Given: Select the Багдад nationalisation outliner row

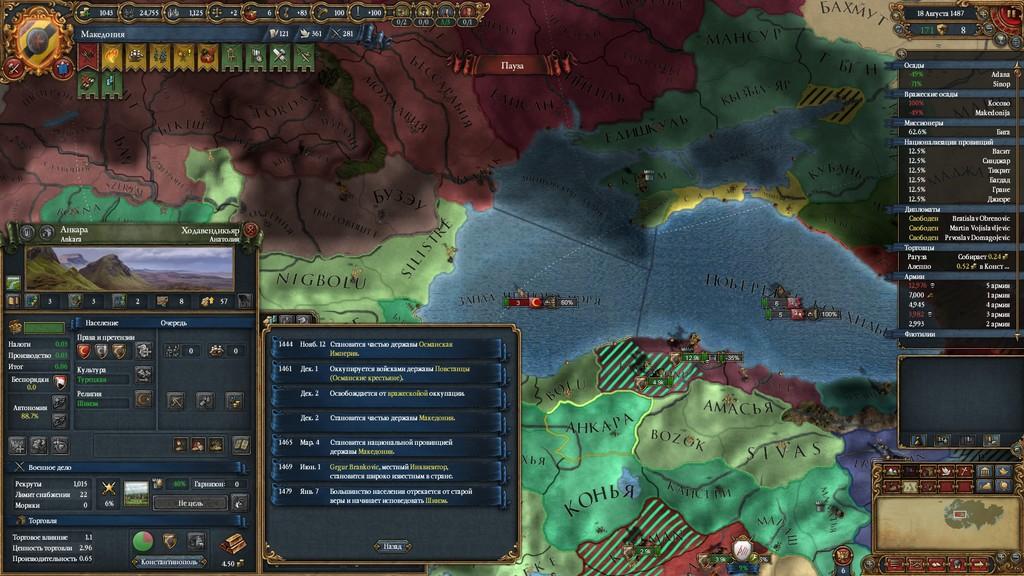Looking at the screenshot, I should (x=958, y=180).
